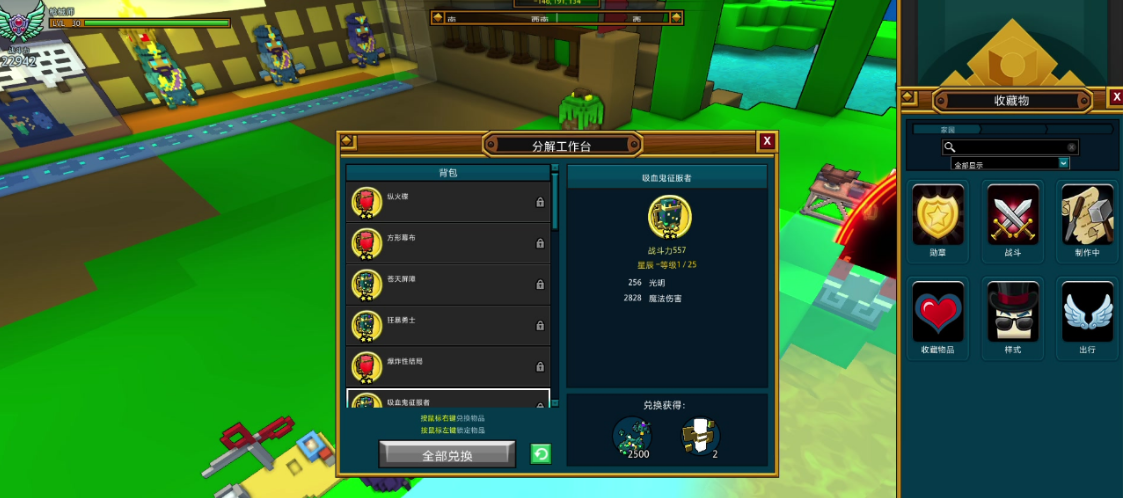Close the 分解工作台 window
The width and height of the screenshot is (1123, 498).
767,141
